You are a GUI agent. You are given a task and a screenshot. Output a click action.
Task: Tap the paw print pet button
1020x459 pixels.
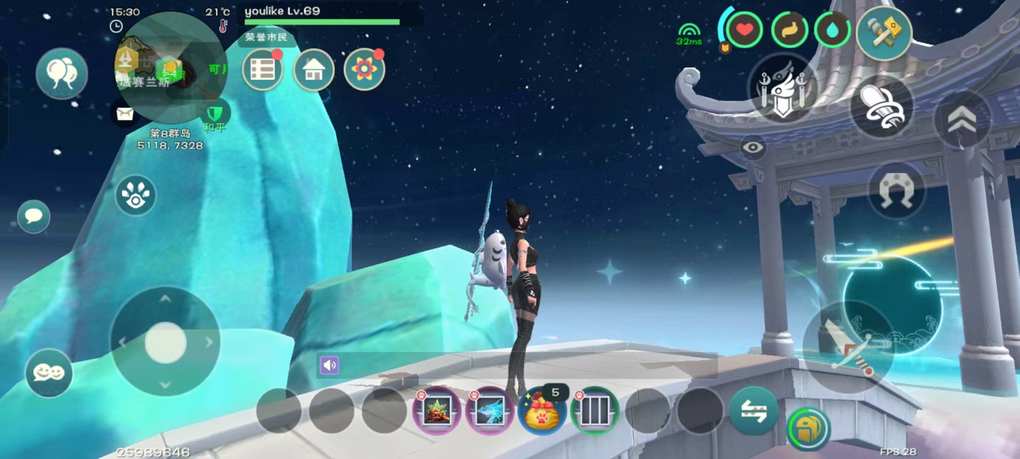pos(135,195)
